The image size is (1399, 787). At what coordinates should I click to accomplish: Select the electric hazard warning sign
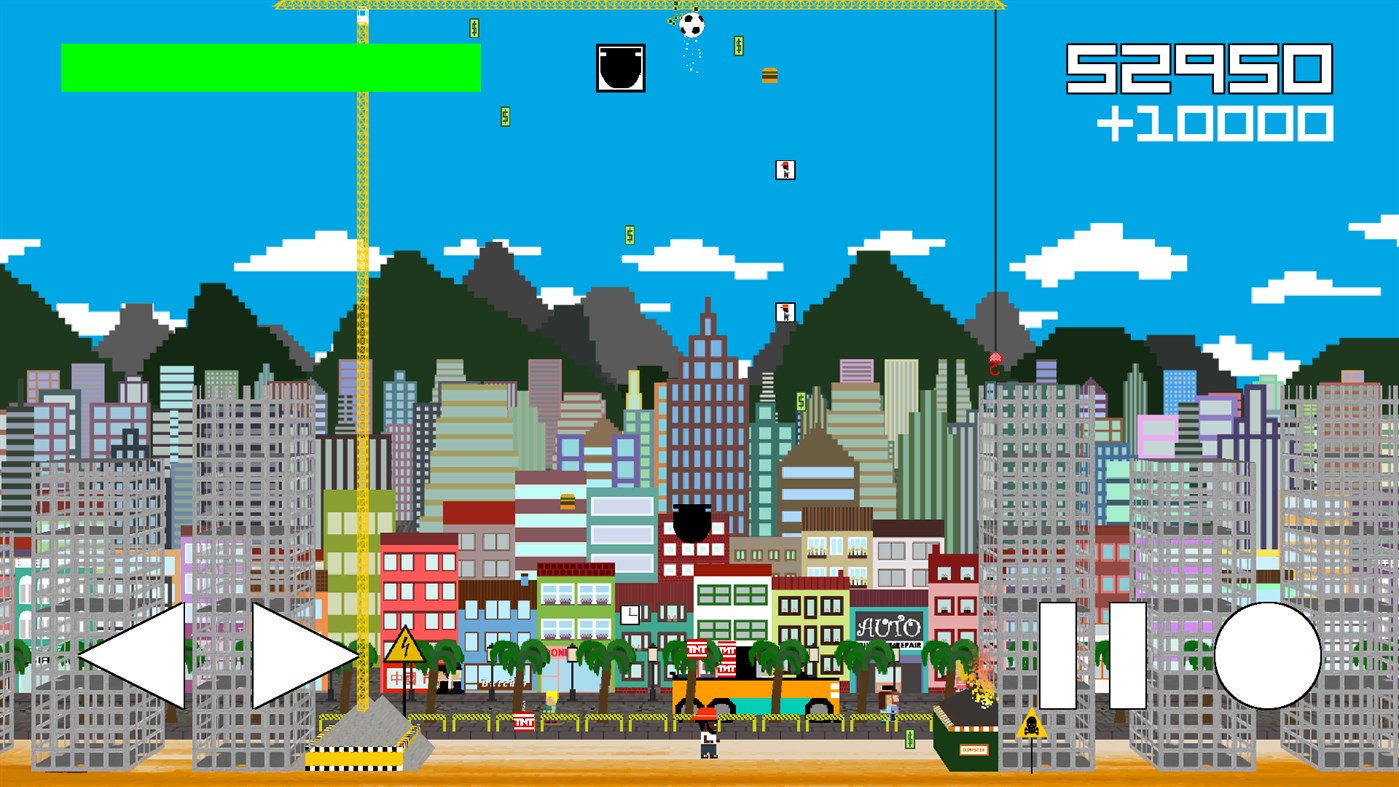[x=405, y=647]
